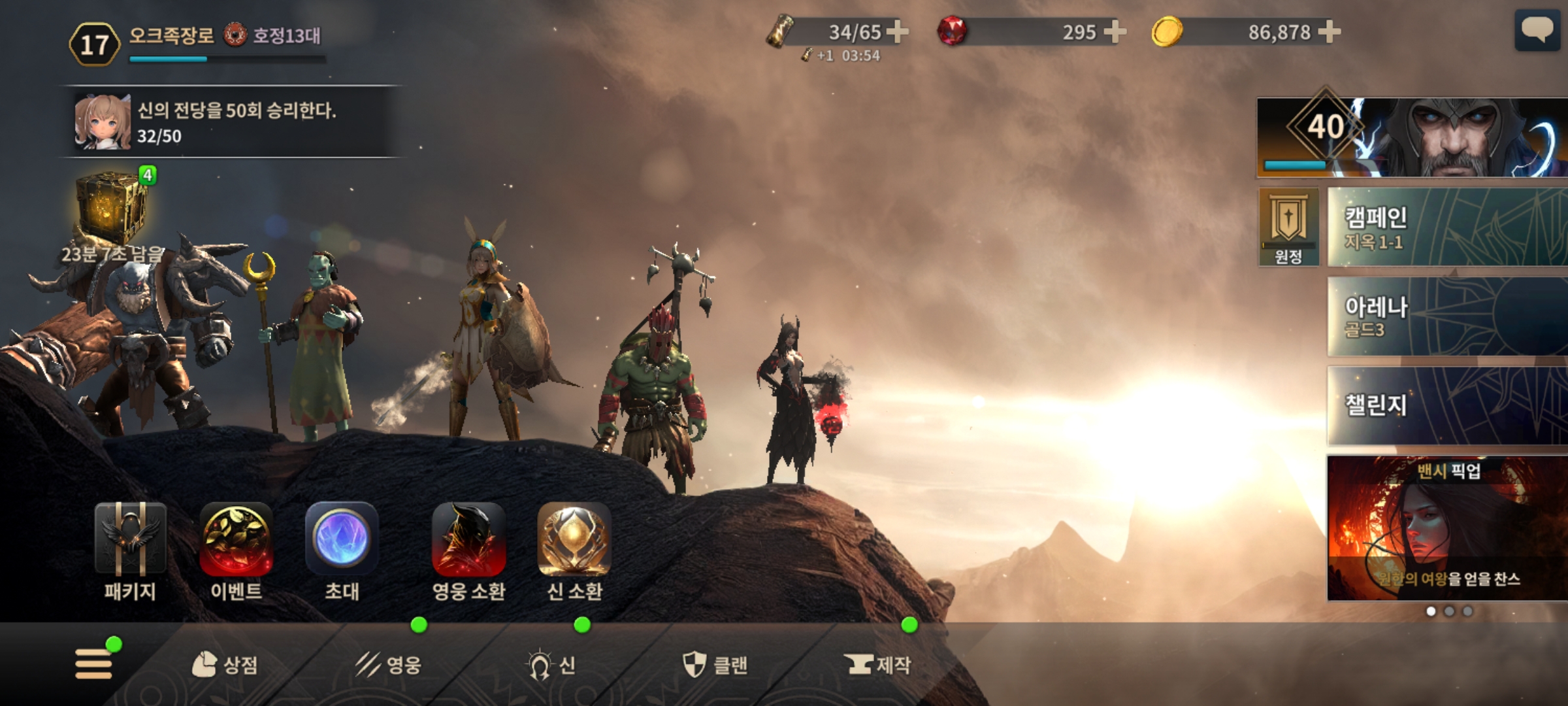Open the chat speech bubble
The height and width of the screenshot is (706, 1568).
pos(1537,30)
